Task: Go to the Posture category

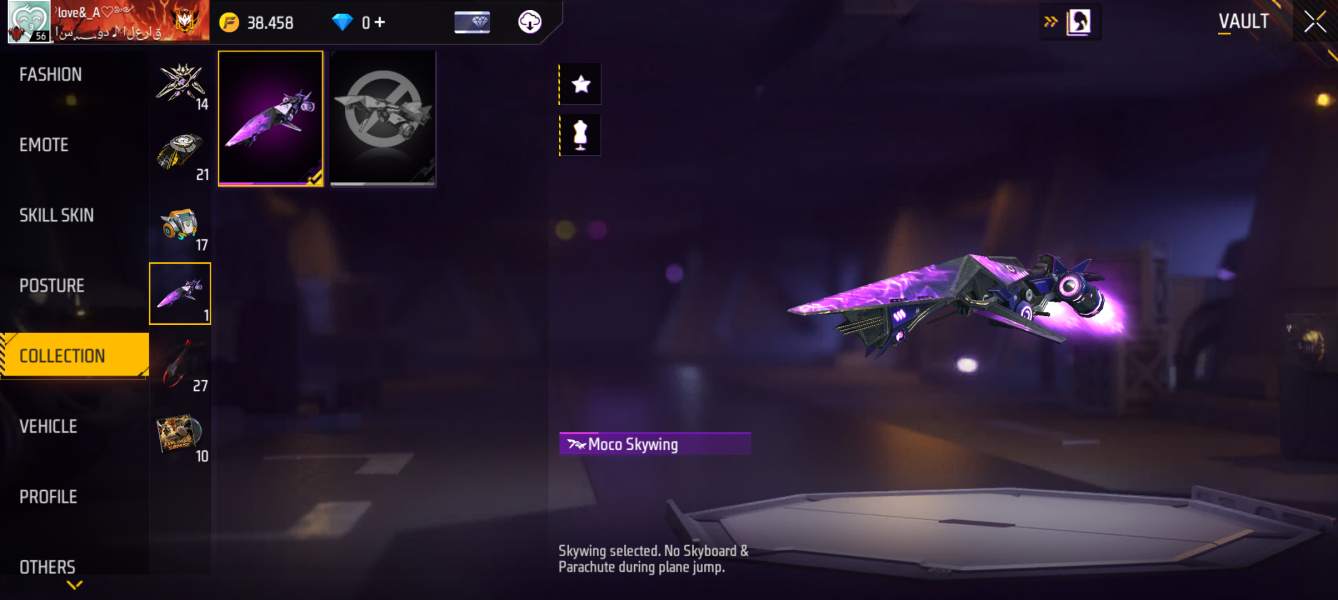Action: click(x=52, y=286)
